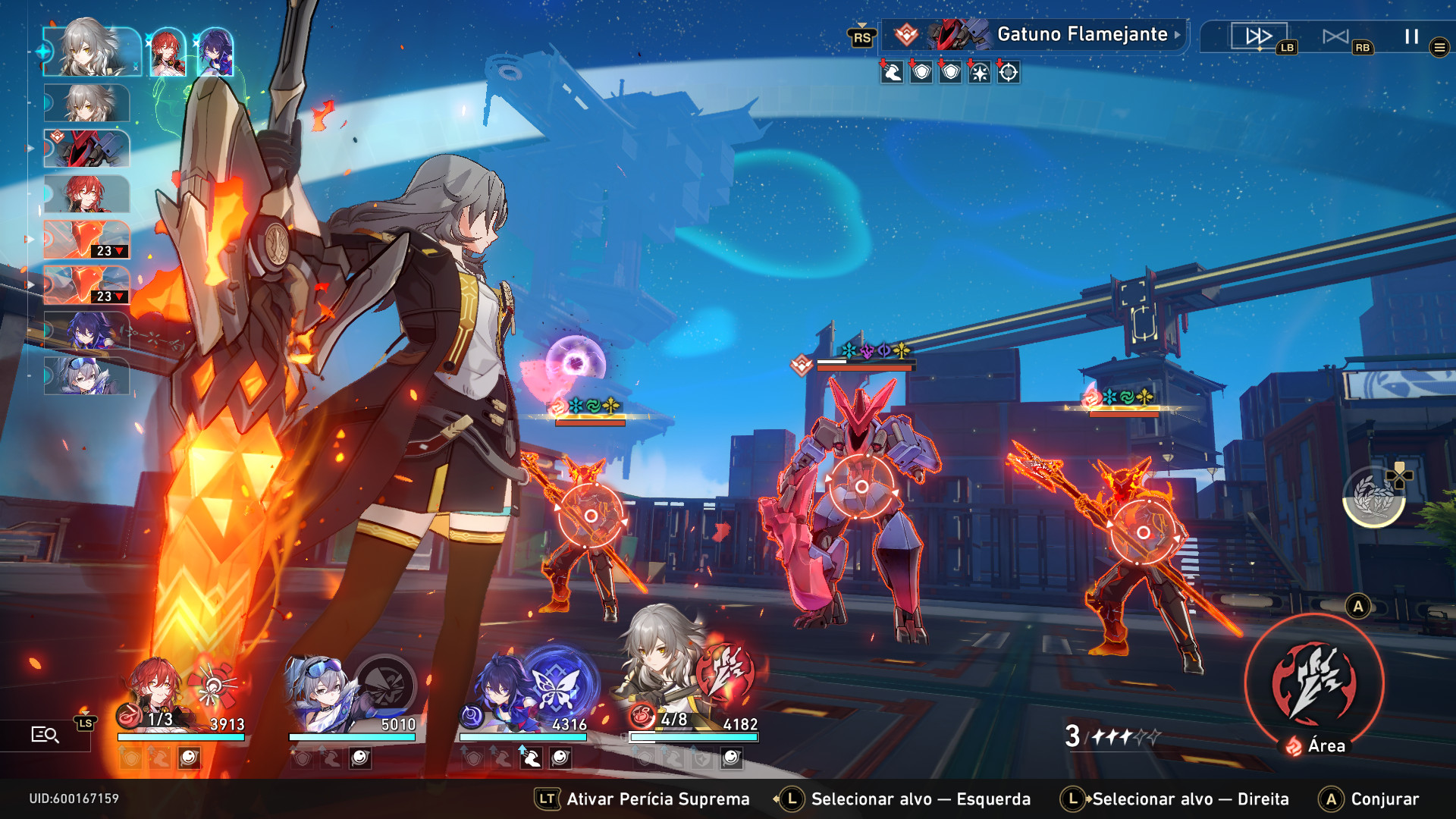Viewport: 1456px width, 819px height.
Task: Toggle double-speed mode next to RB
Action: pyautogui.click(x=1336, y=34)
